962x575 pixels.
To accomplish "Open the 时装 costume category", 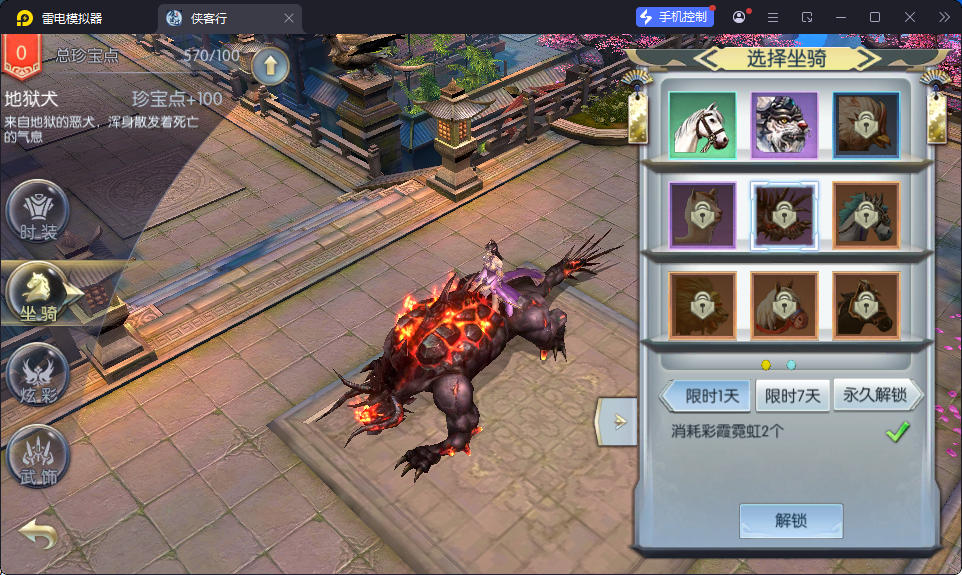I will (x=38, y=212).
